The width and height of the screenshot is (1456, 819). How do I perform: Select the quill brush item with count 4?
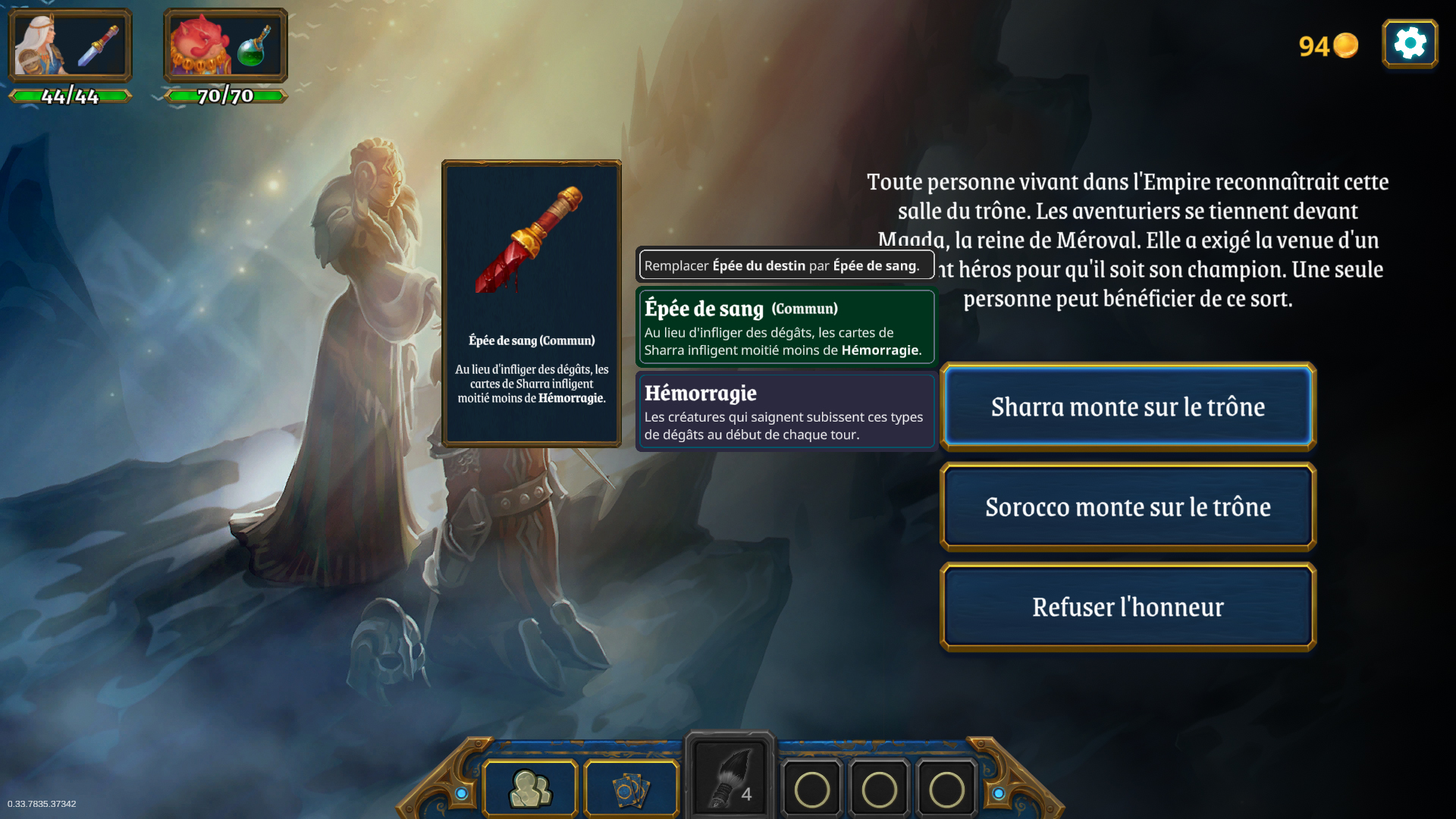[x=728, y=773]
